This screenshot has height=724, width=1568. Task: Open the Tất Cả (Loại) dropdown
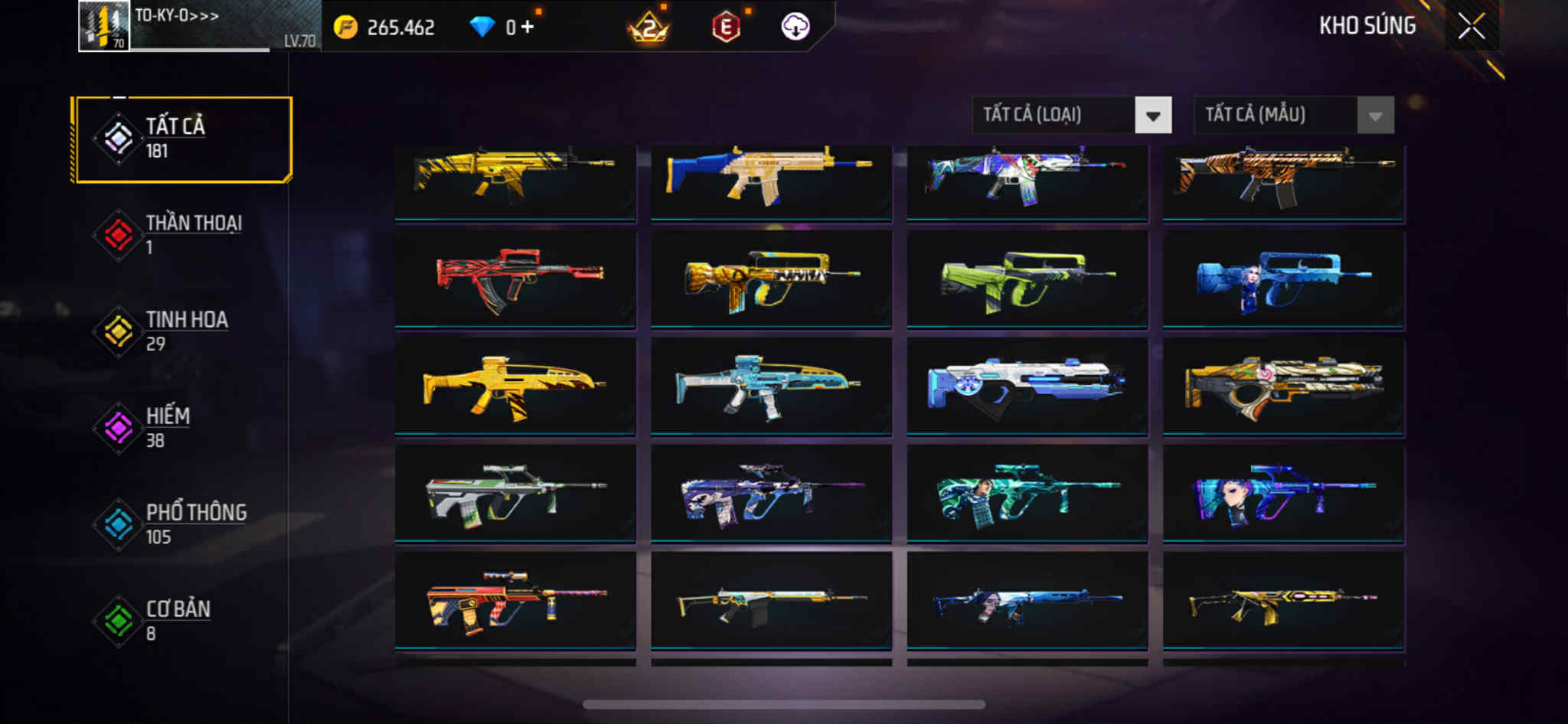click(1071, 116)
